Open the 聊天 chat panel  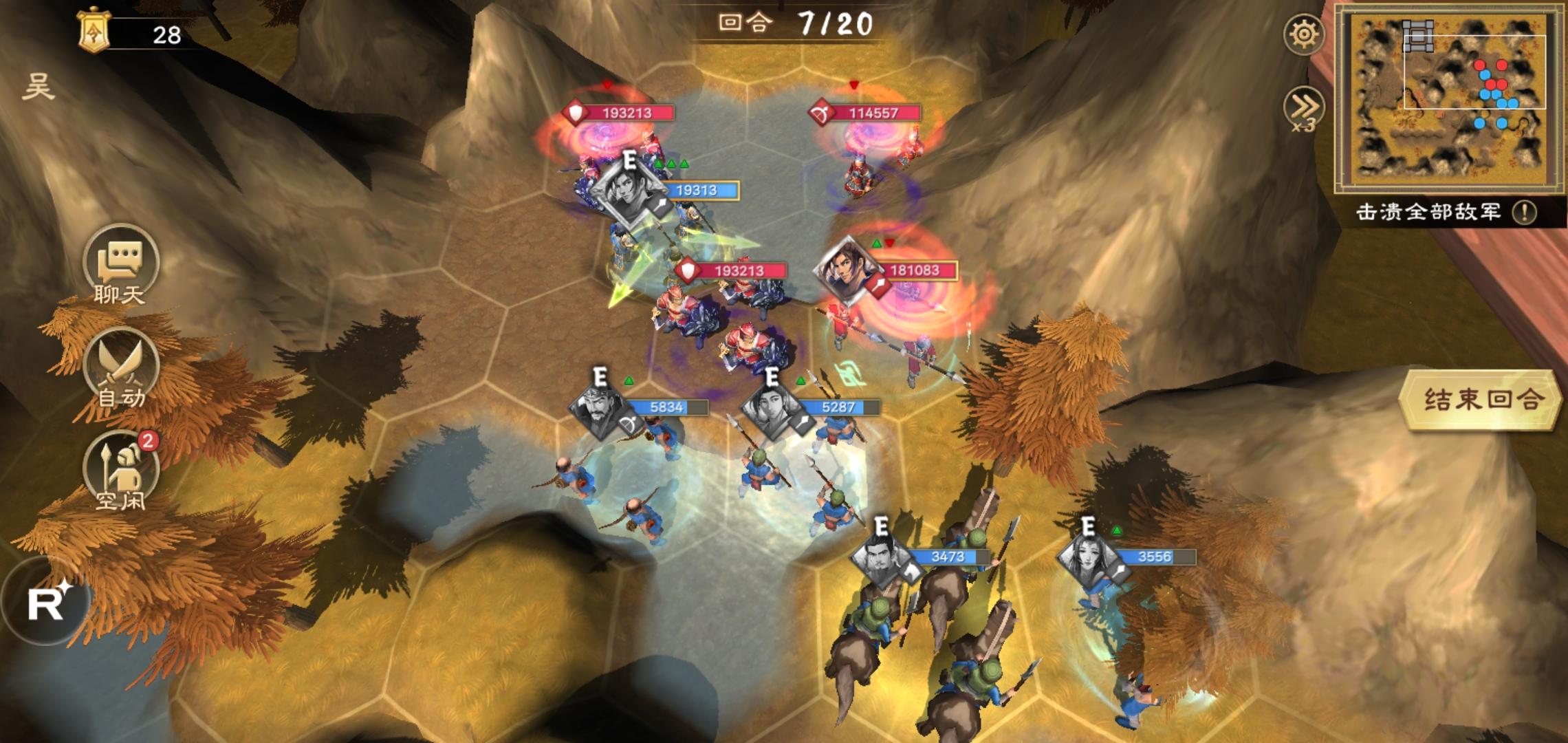(121, 264)
